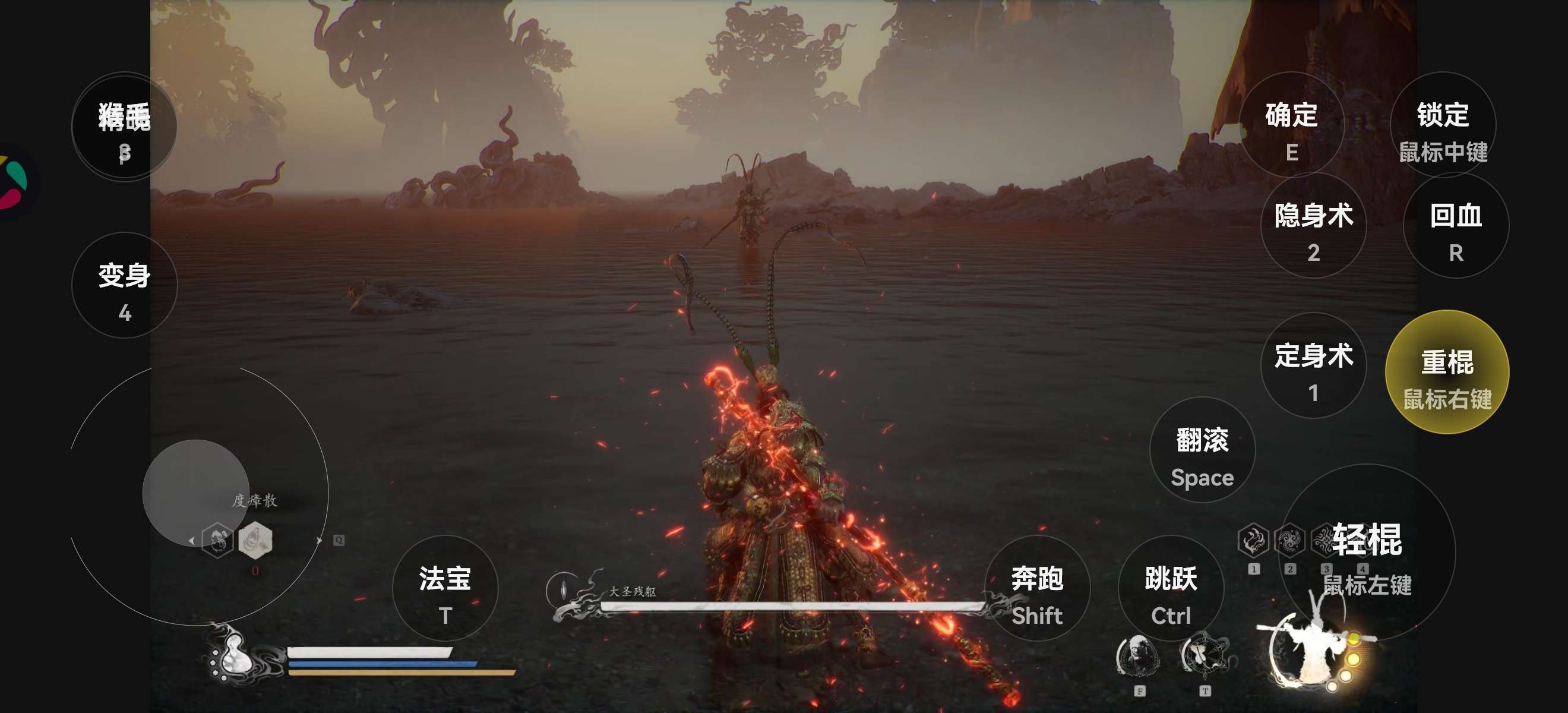Cast 隐身术 cloud step spell
Screen dimensions: 1568x713
click(1313, 226)
